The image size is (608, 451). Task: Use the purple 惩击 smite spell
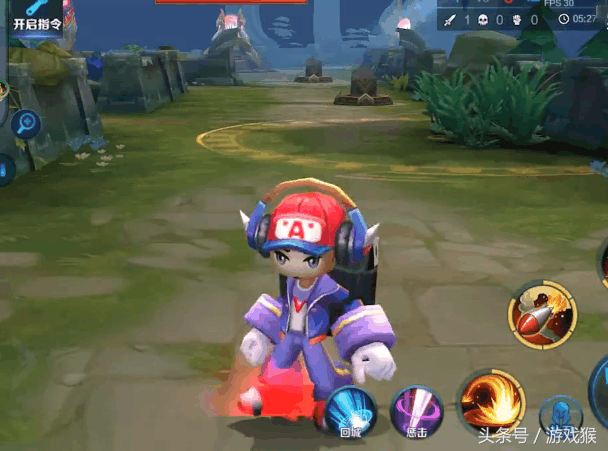416,412
